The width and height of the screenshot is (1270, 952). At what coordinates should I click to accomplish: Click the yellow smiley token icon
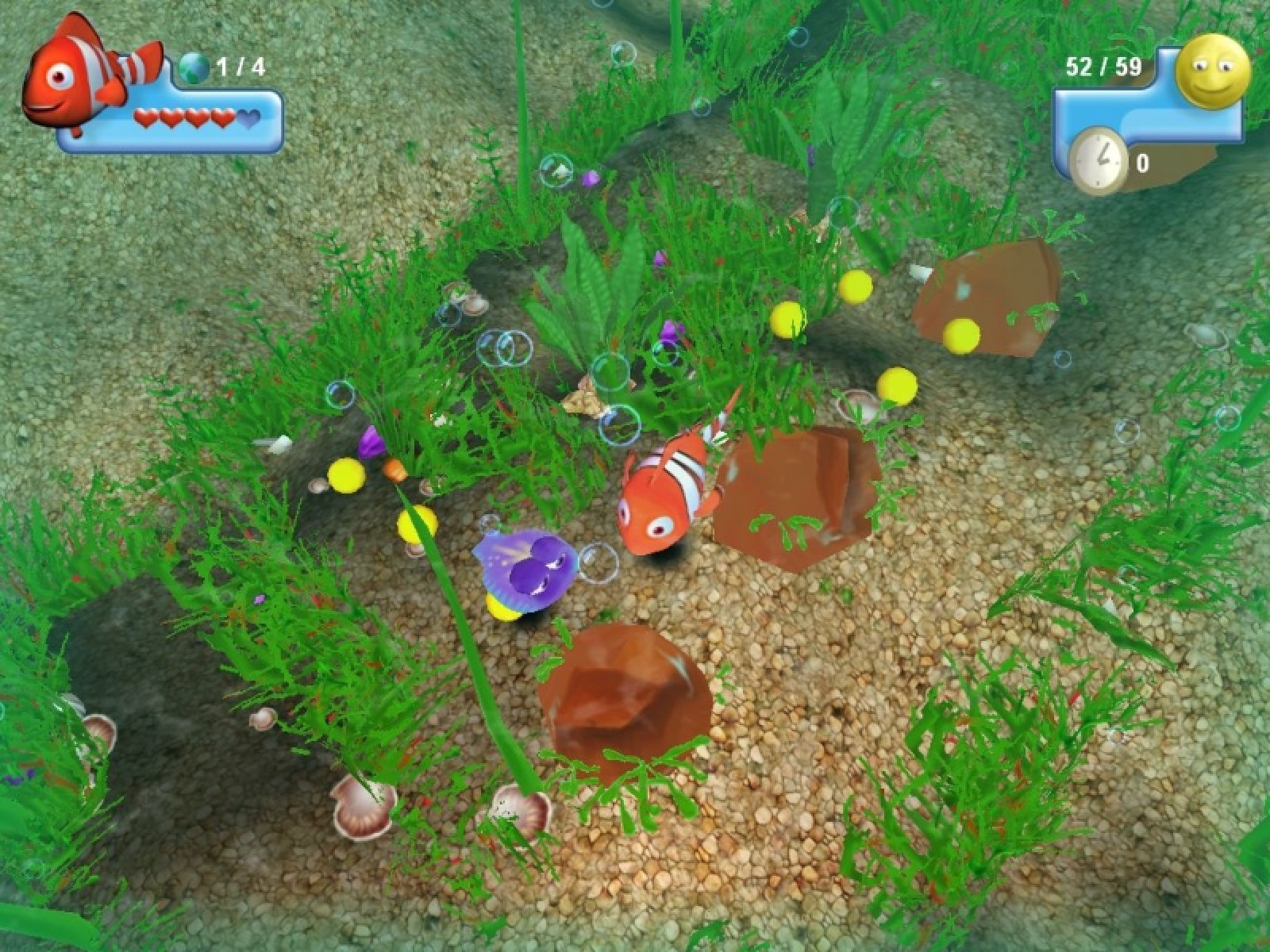(1213, 70)
